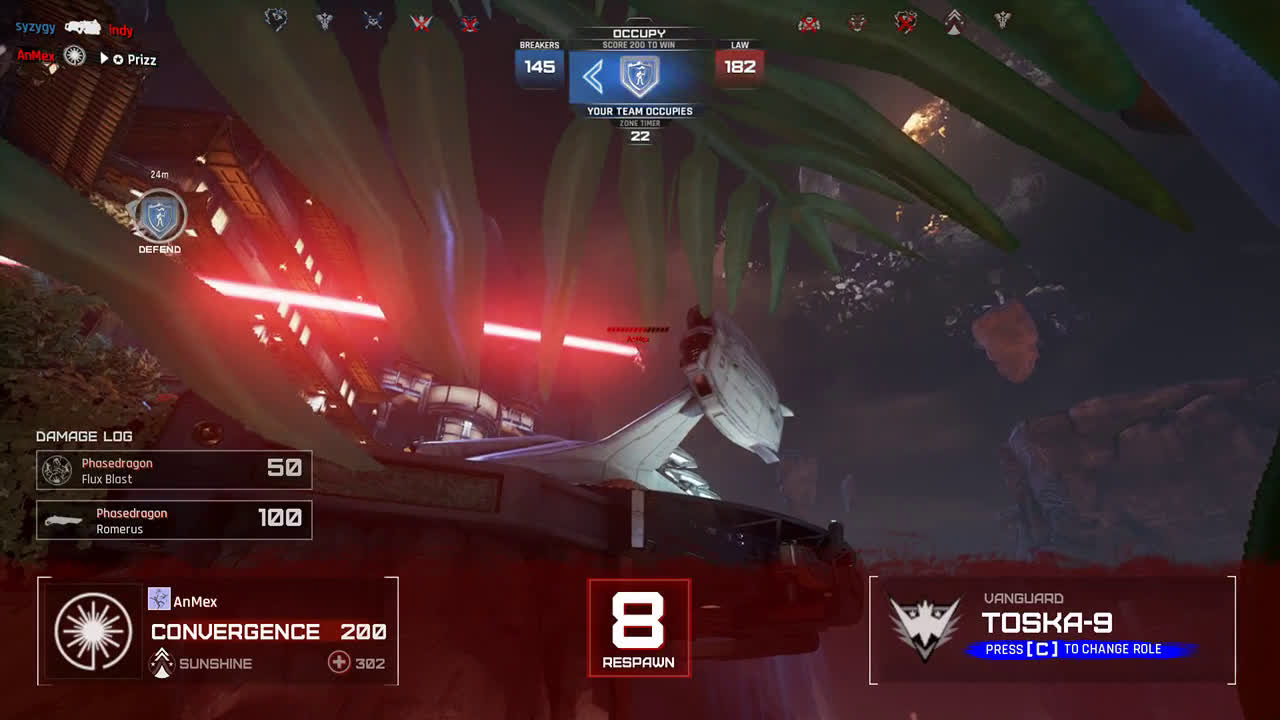This screenshot has height=720, width=1280.
Task: Select the Defend objective shield marker
Action: click(x=160, y=215)
